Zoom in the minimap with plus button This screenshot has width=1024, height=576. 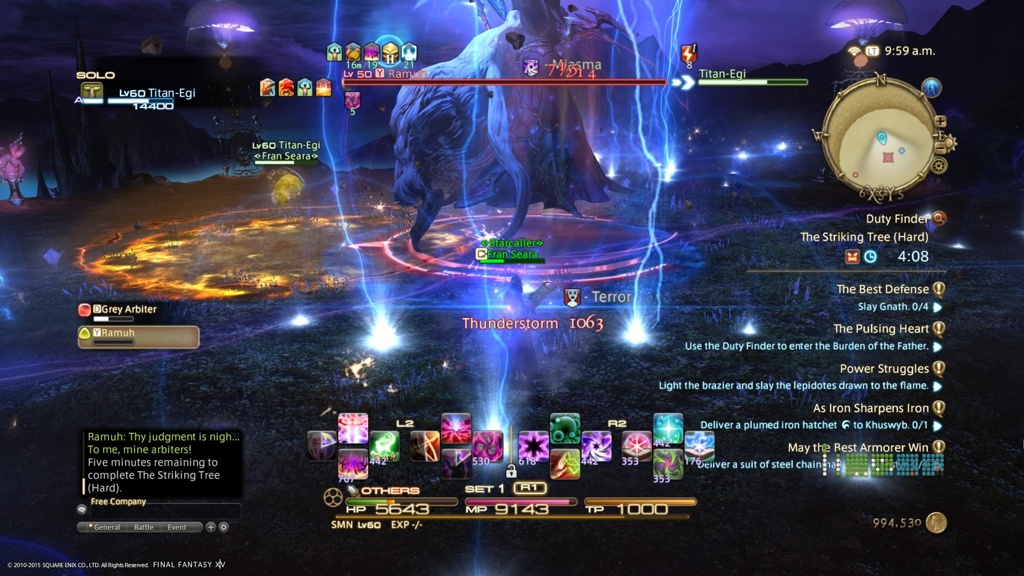click(940, 122)
